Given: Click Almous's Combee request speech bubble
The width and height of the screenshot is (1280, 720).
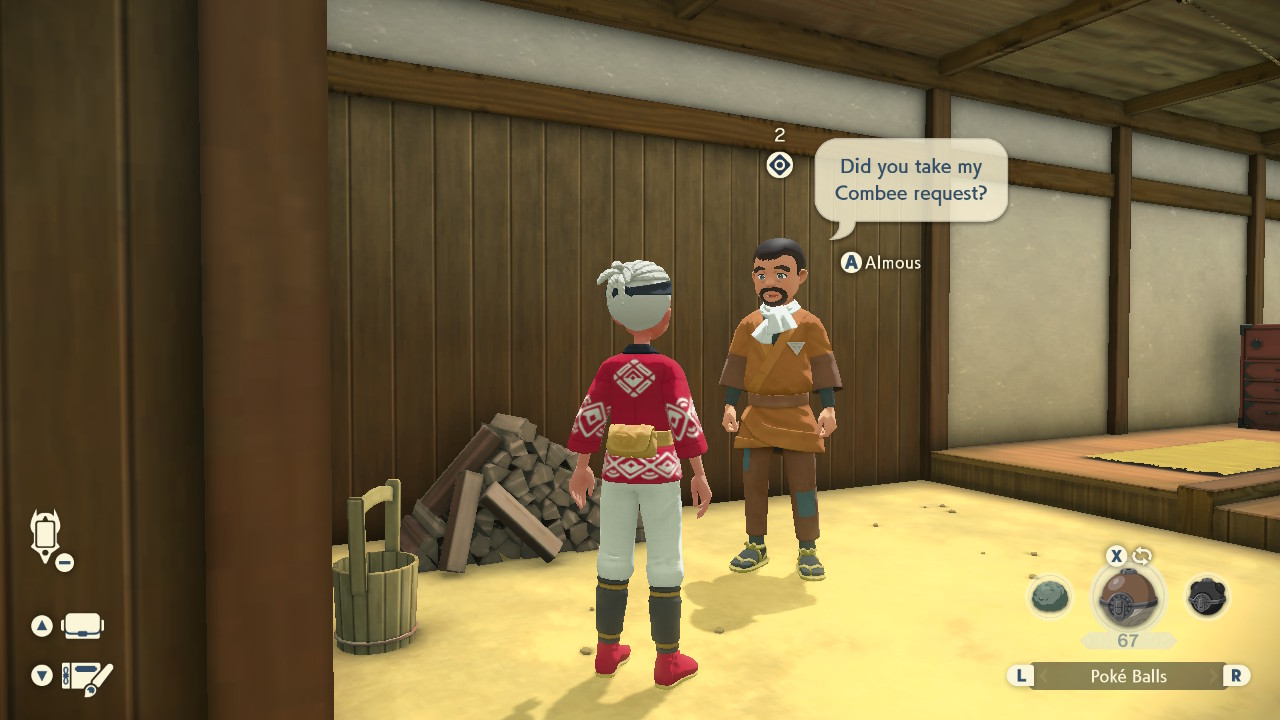Looking at the screenshot, I should pos(910,181).
